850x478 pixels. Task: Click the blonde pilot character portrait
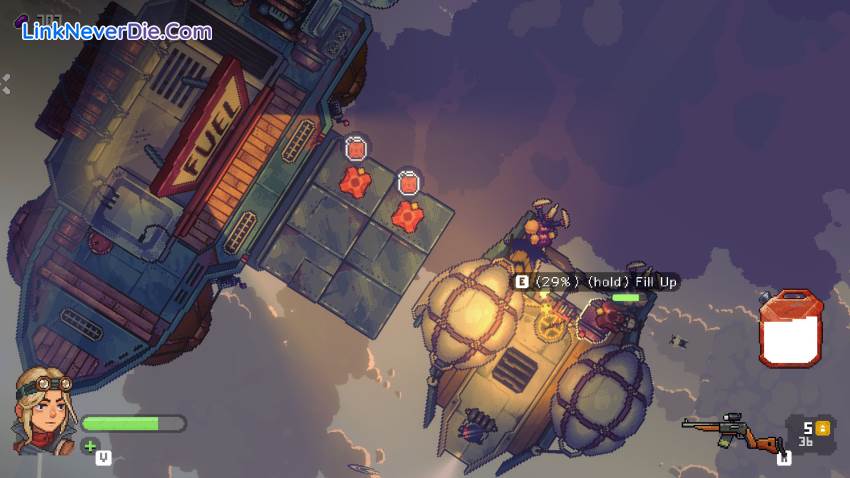click(x=40, y=408)
